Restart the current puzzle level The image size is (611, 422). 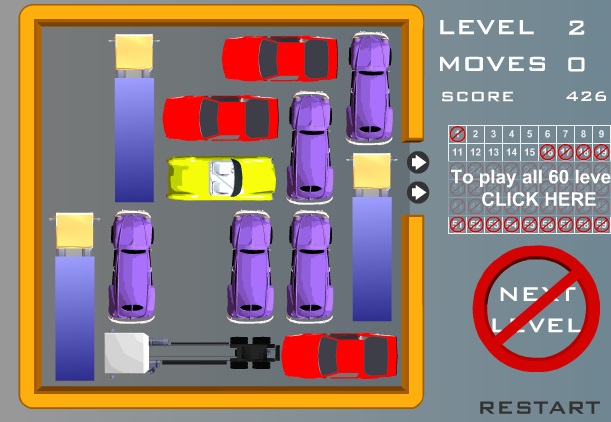[539, 407]
